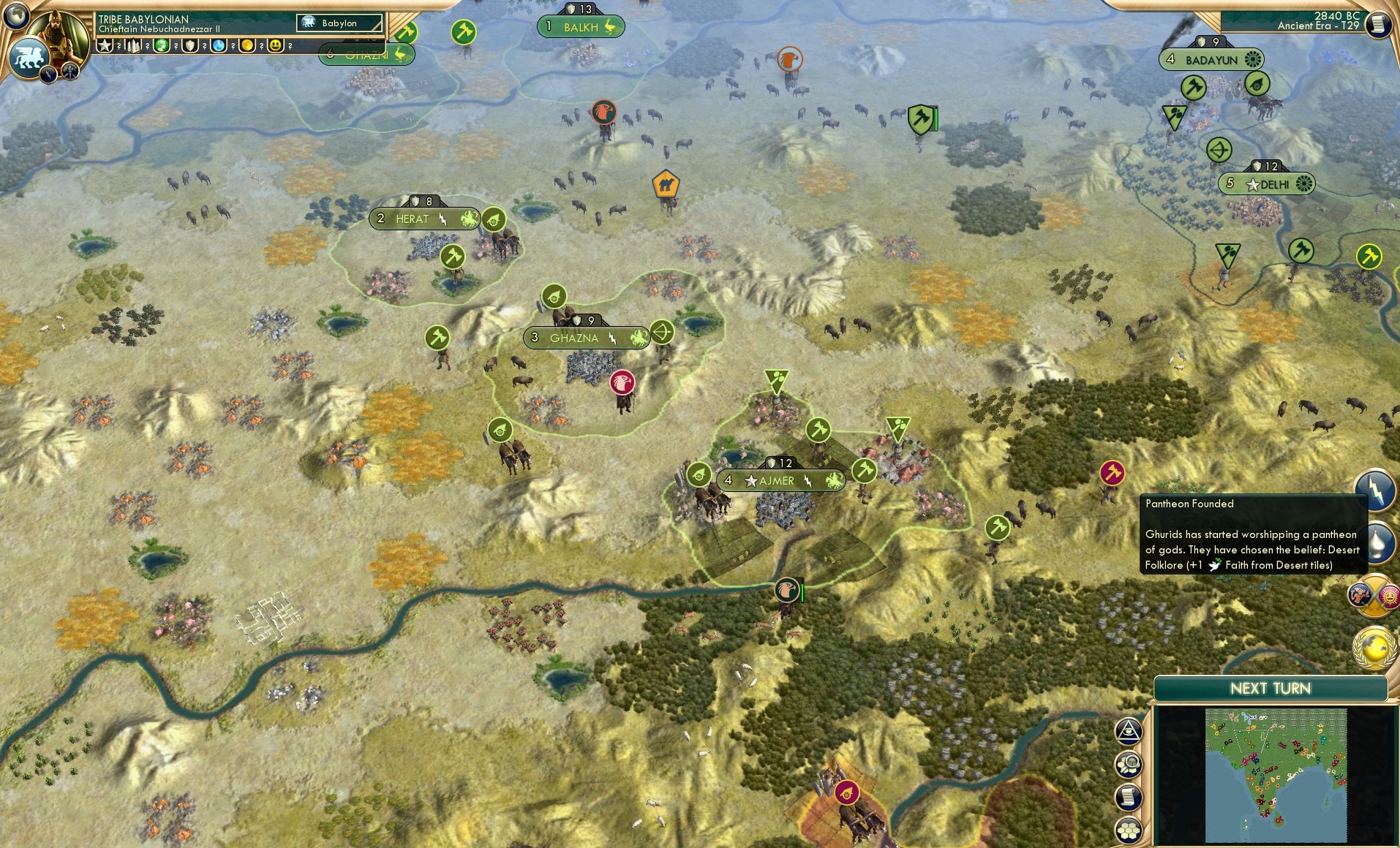Toggle the eye-pyramid map overlay icon

[x=1128, y=731]
